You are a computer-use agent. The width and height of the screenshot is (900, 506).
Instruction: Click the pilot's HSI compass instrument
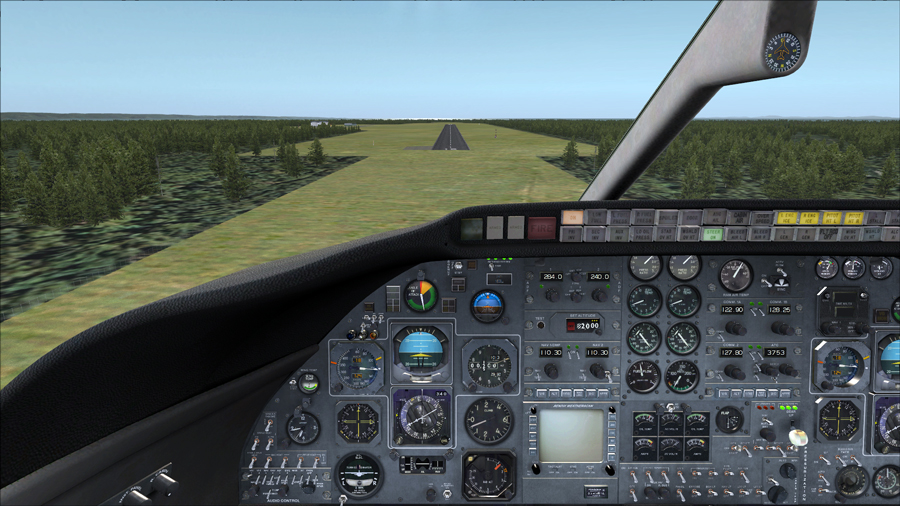(x=420, y=417)
